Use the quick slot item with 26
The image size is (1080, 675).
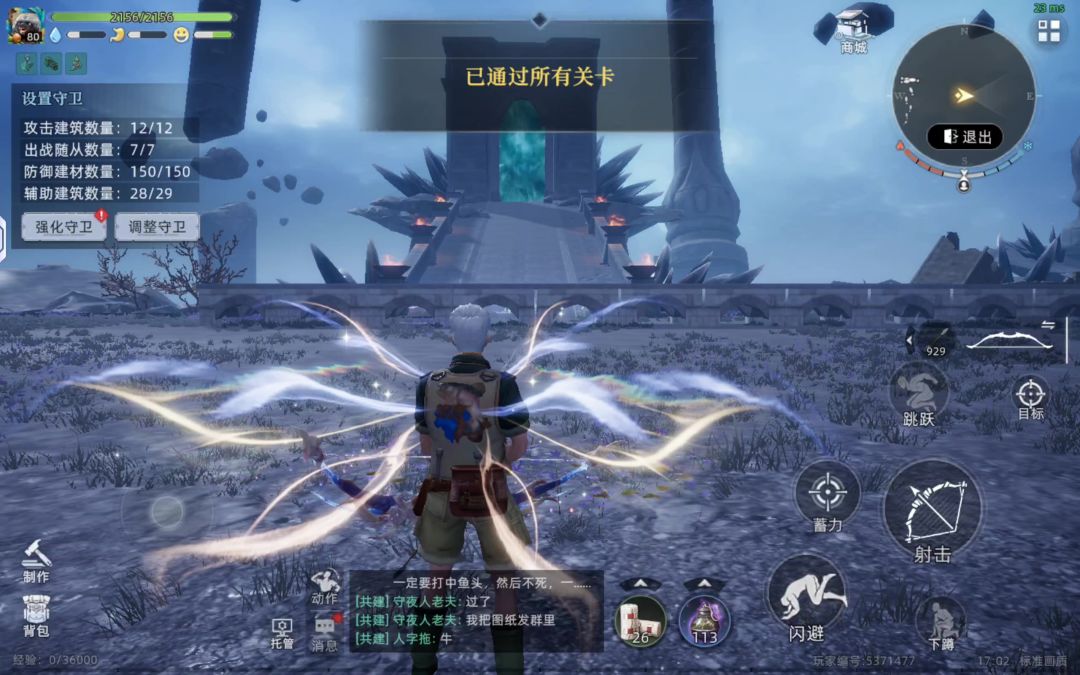pyautogui.click(x=640, y=620)
